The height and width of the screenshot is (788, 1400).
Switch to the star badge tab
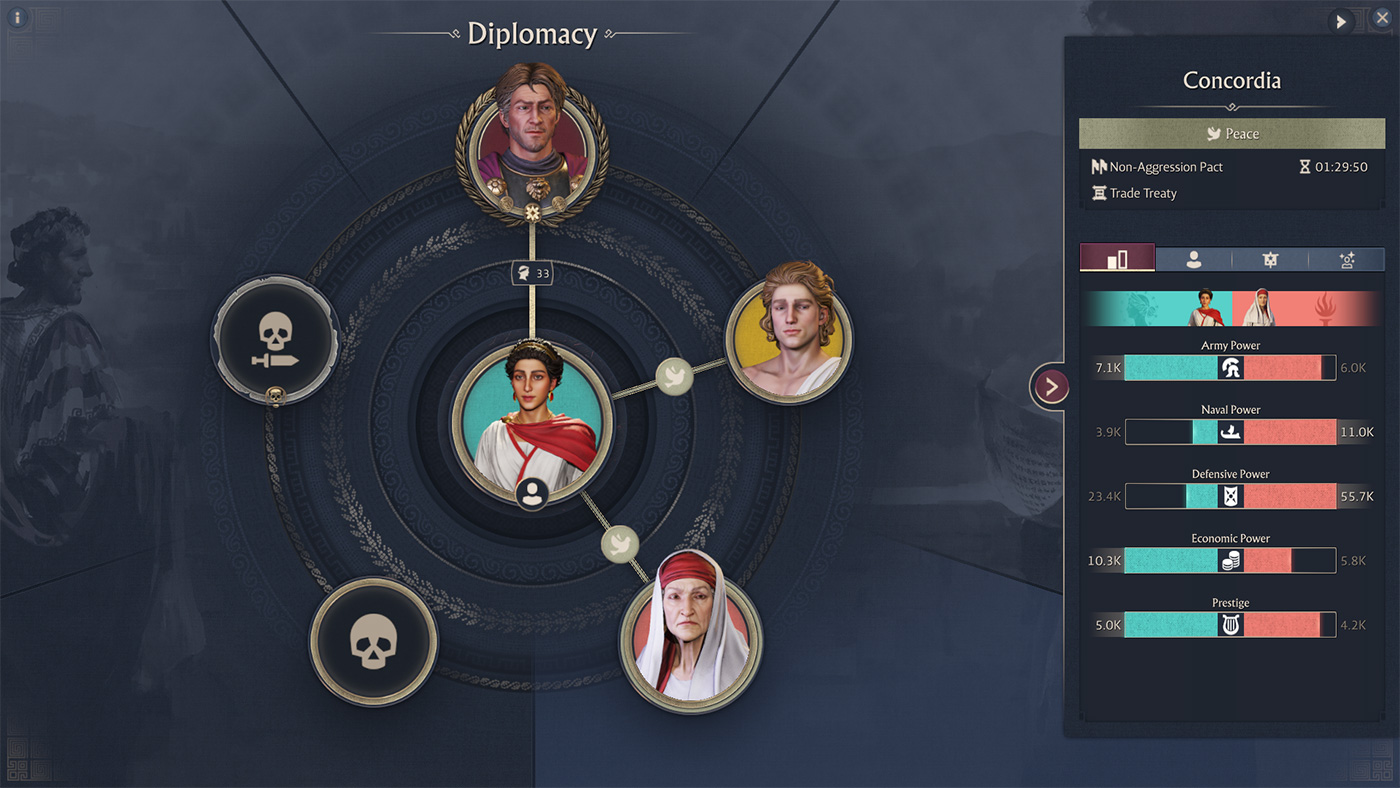coord(1270,259)
